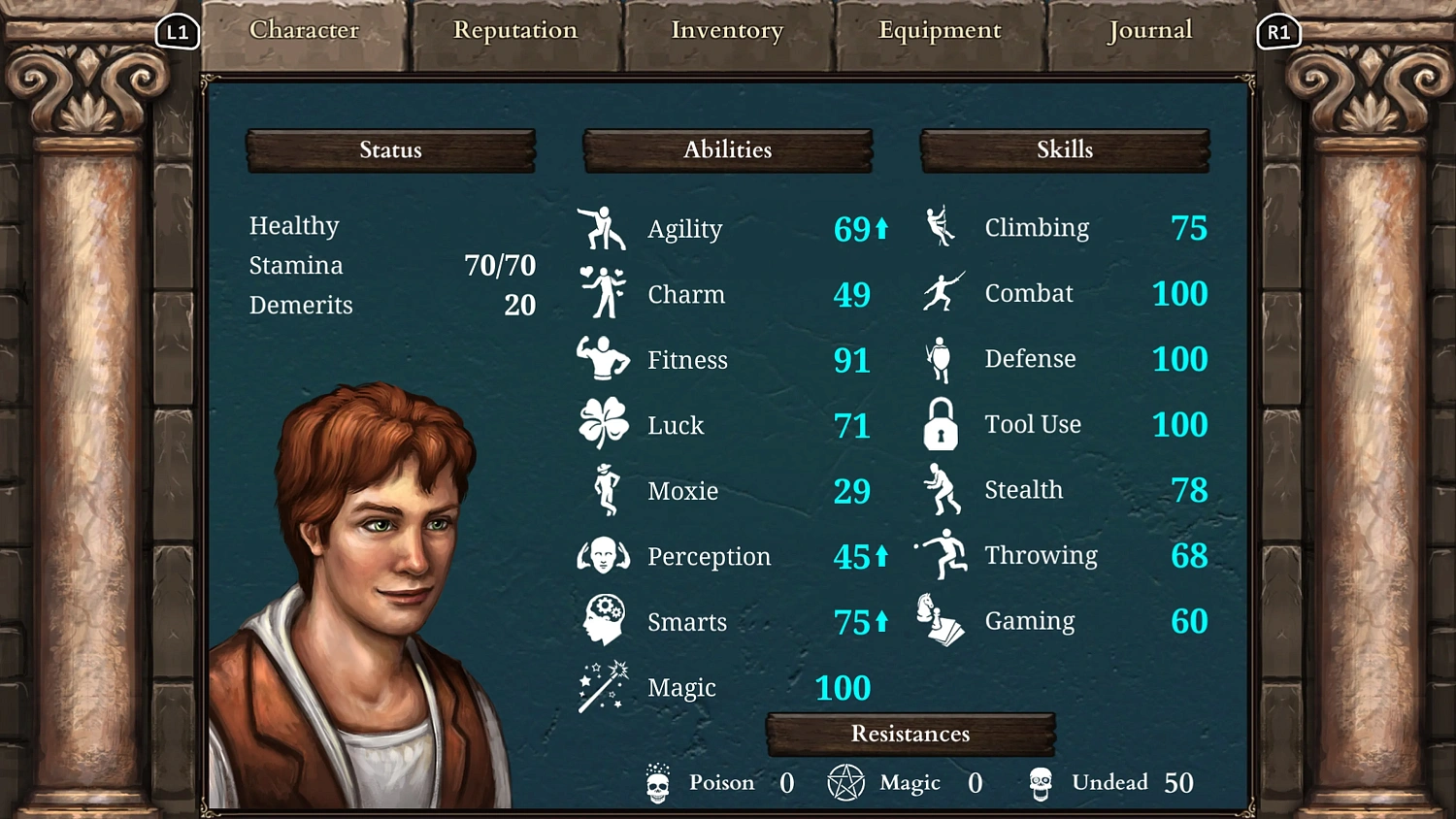This screenshot has height=819, width=1456.
Task: Switch to the Inventory tab
Action: click(726, 30)
